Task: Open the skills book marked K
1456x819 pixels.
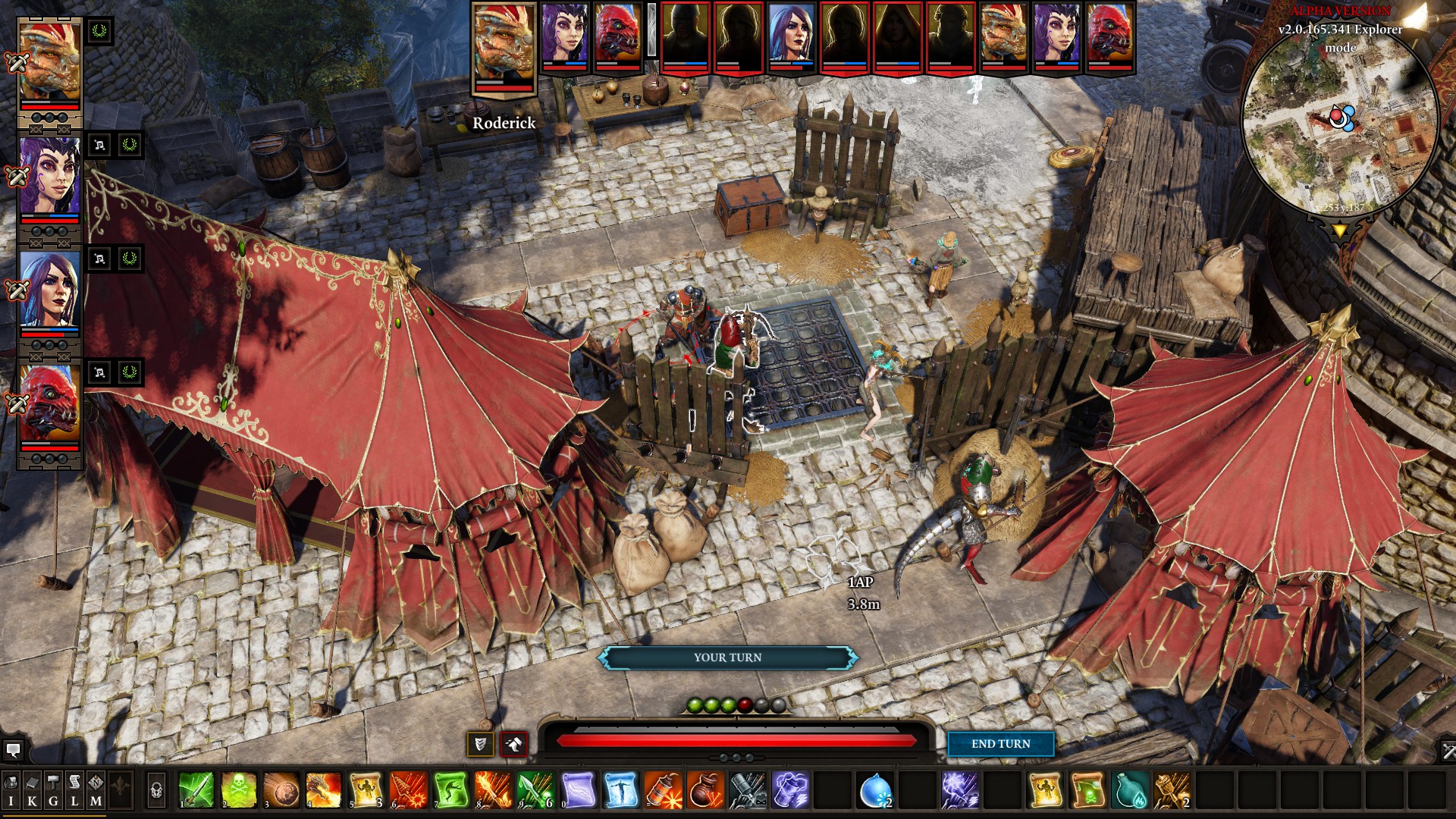Action: pyautogui.click(x=32, y=790)
